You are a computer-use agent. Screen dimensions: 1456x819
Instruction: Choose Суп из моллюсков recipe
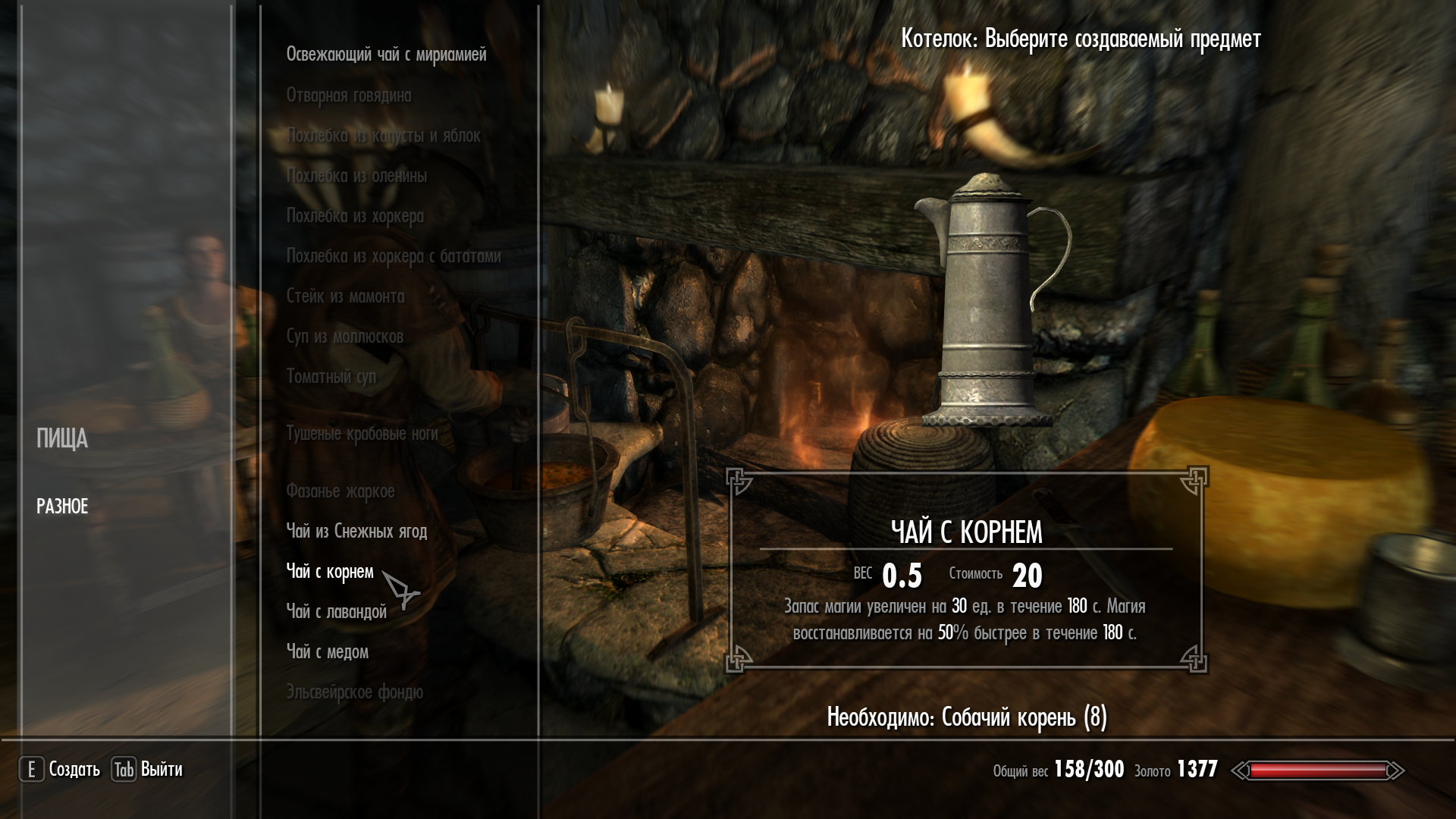coord(344,337)
